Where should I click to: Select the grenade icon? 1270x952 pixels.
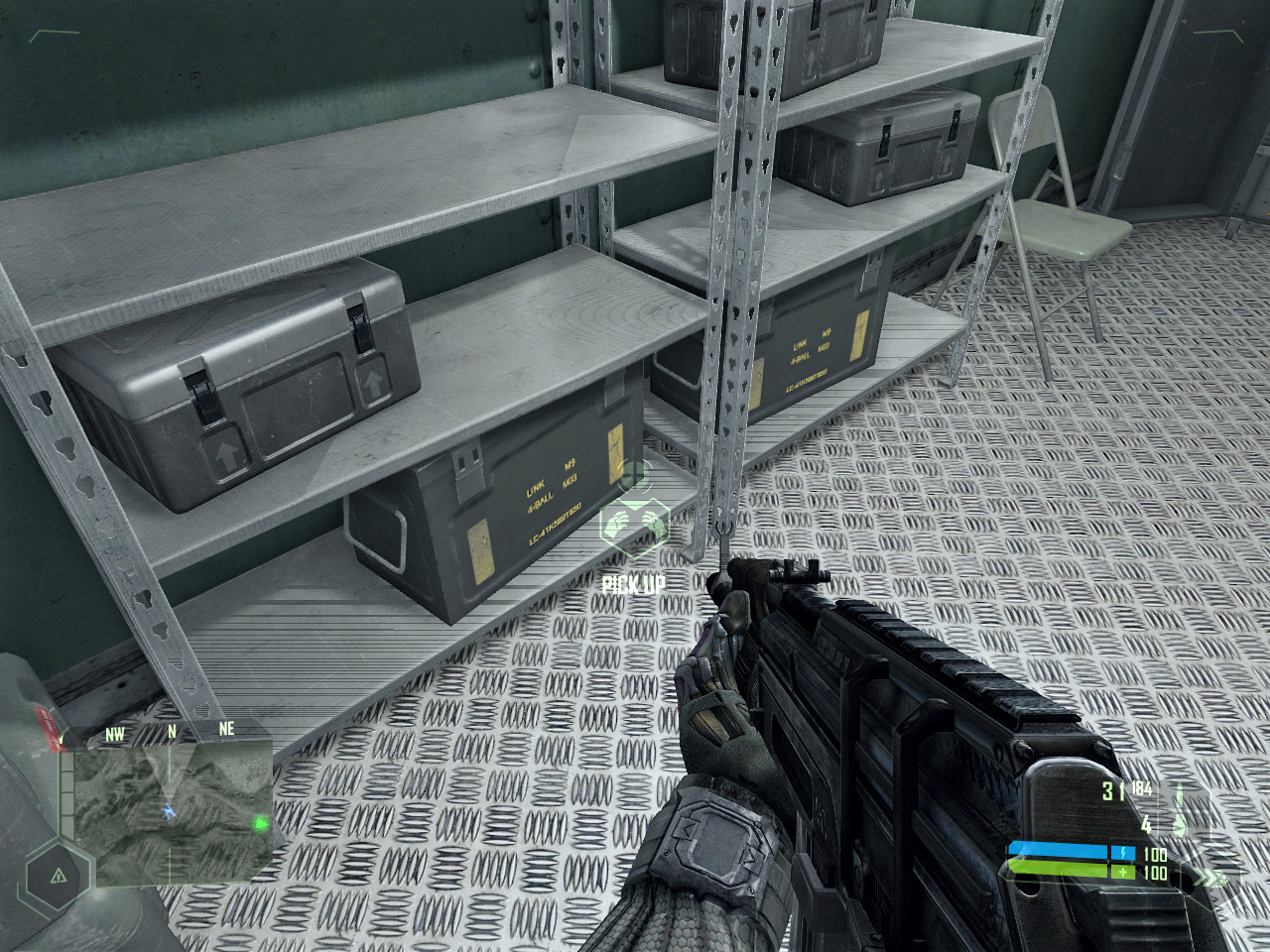click(x=1179, y=823)
